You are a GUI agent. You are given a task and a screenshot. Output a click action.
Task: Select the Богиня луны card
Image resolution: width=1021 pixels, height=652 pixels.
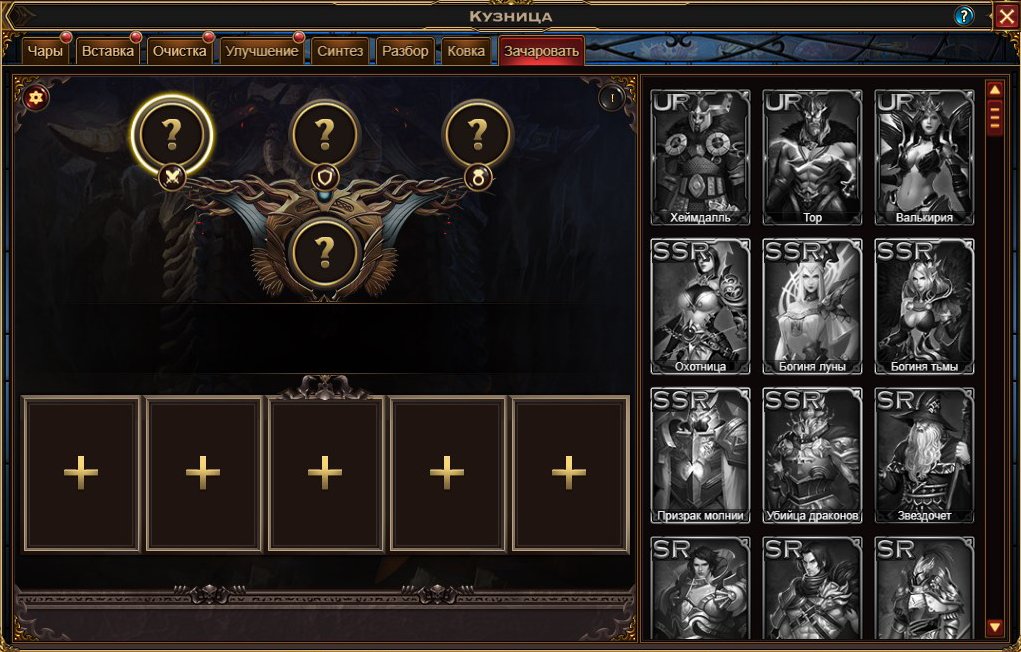pos(811,306)
